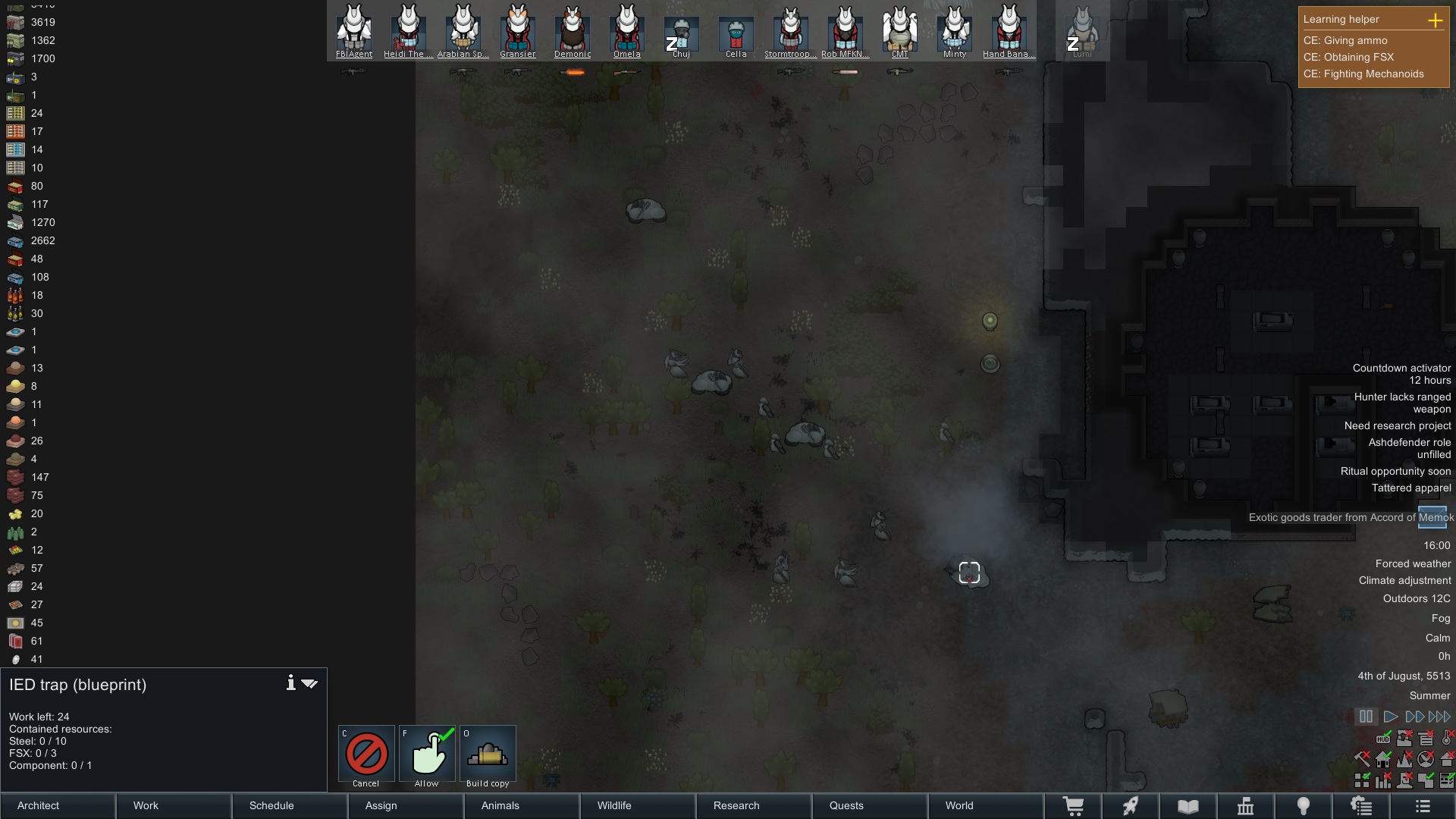1456x819 pixels.
Task: Toggle the Allow button for the blueprint
Action: coord(427,754)
